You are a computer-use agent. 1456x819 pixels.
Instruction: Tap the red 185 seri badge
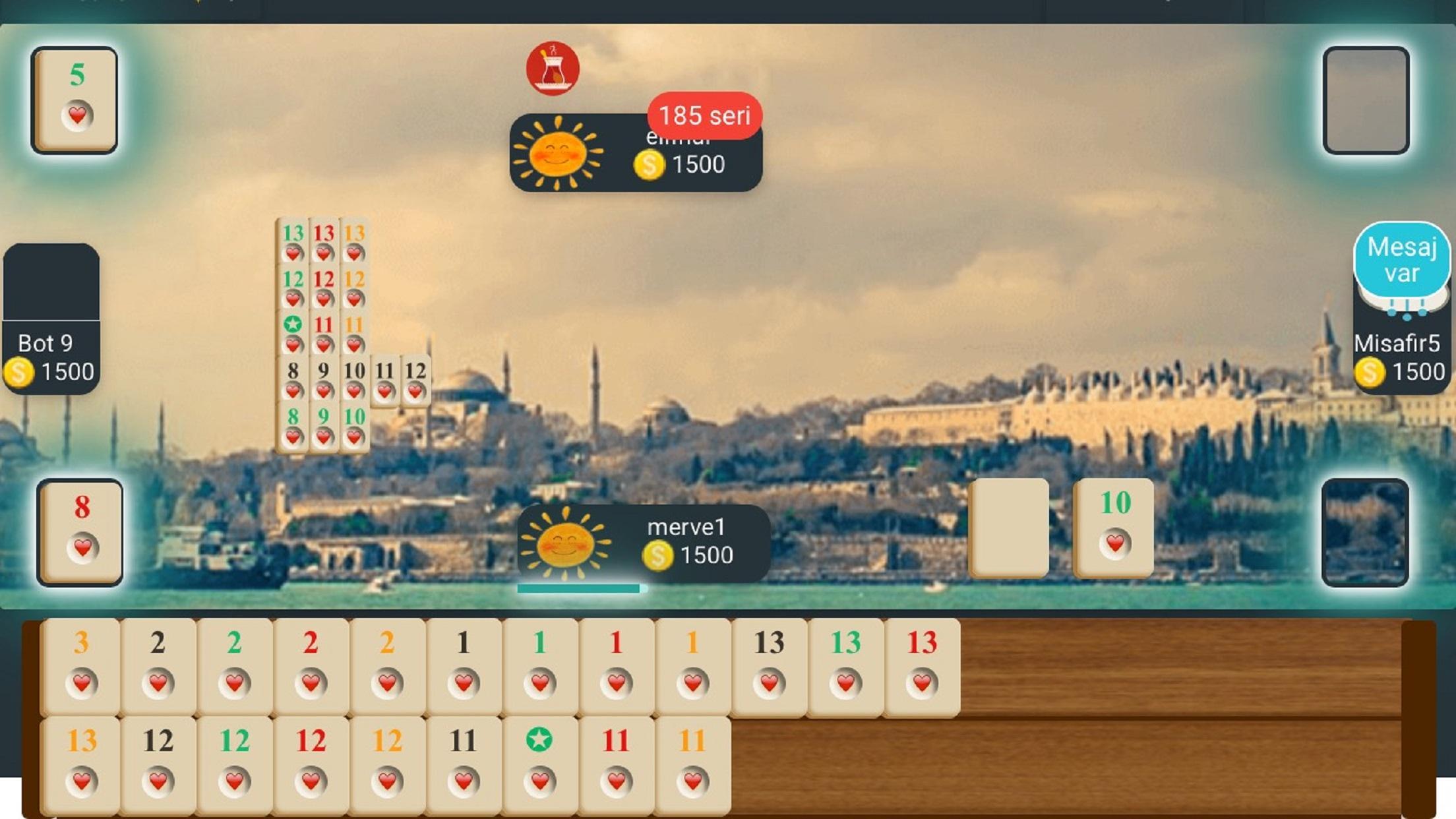click(x=702, y=116)
